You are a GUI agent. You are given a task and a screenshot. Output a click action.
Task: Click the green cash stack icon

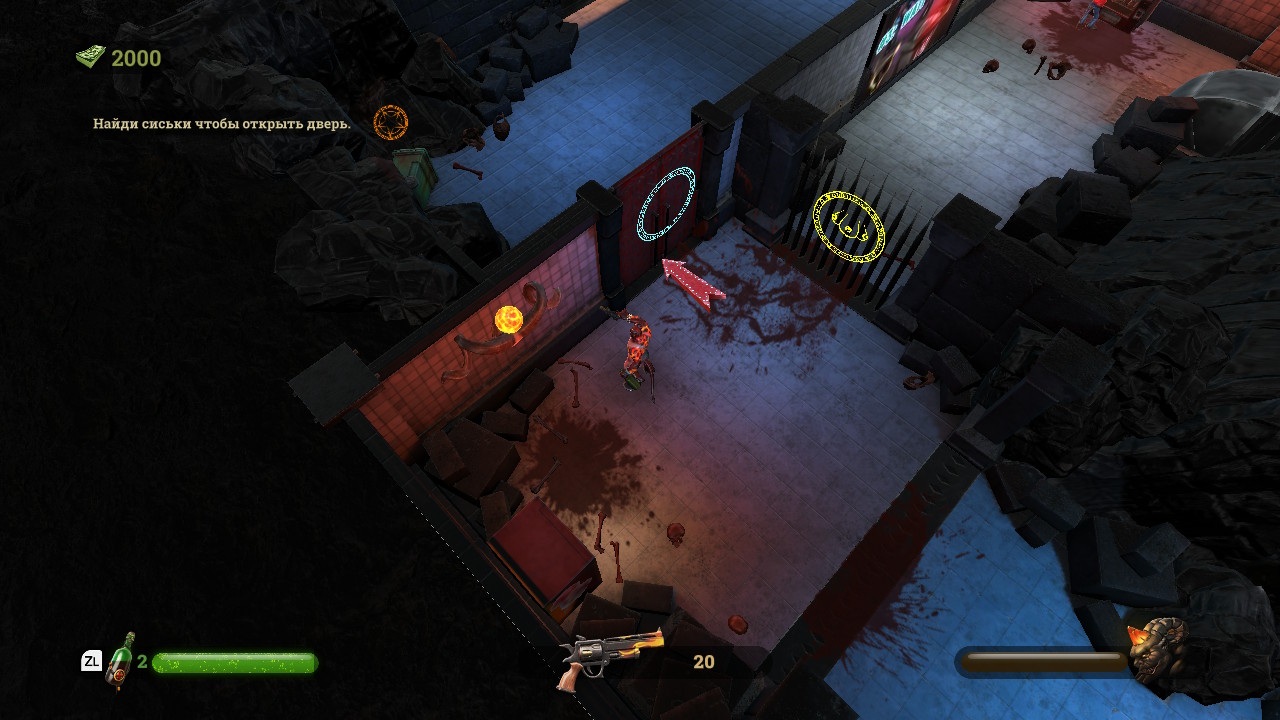(90, 57)
